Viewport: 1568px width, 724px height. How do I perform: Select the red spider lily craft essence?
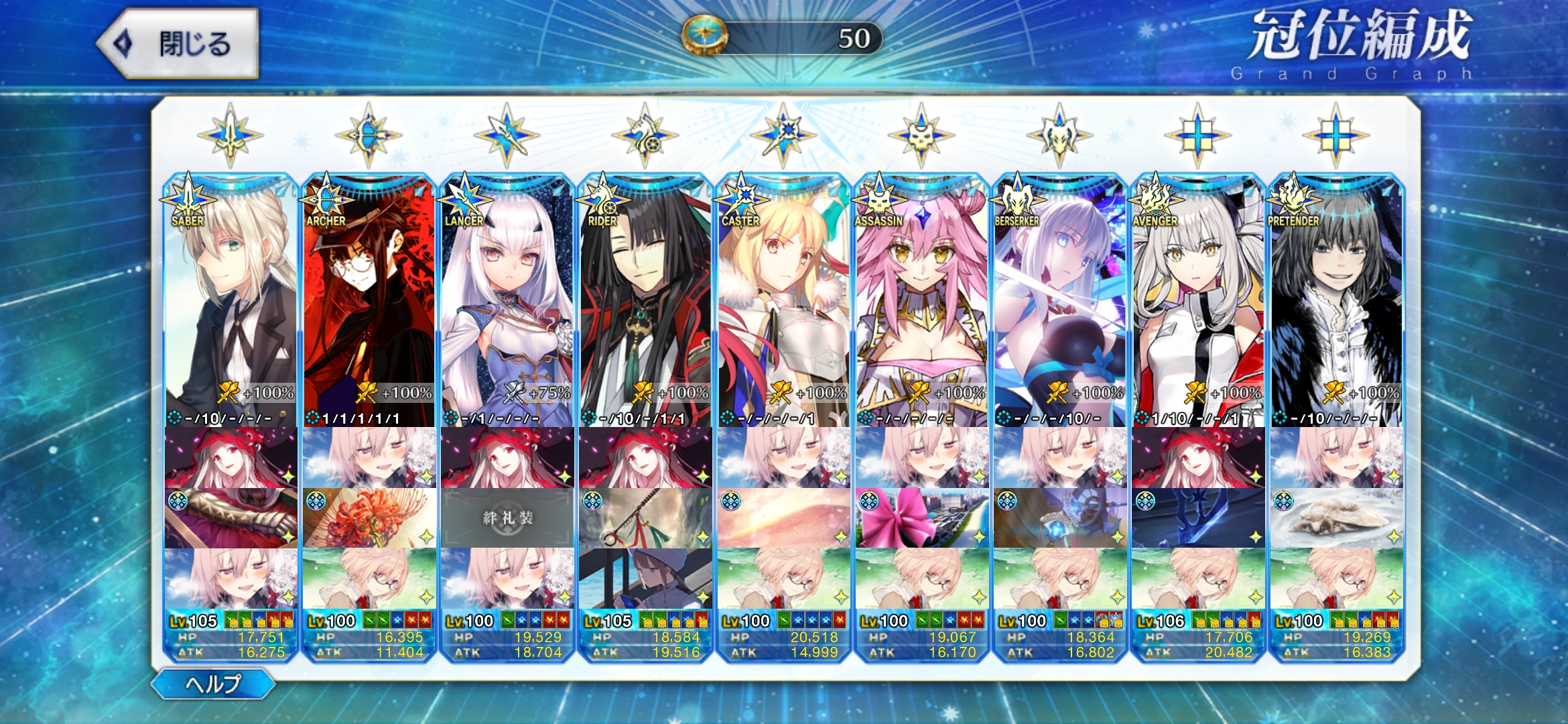[x=369, y=518]
